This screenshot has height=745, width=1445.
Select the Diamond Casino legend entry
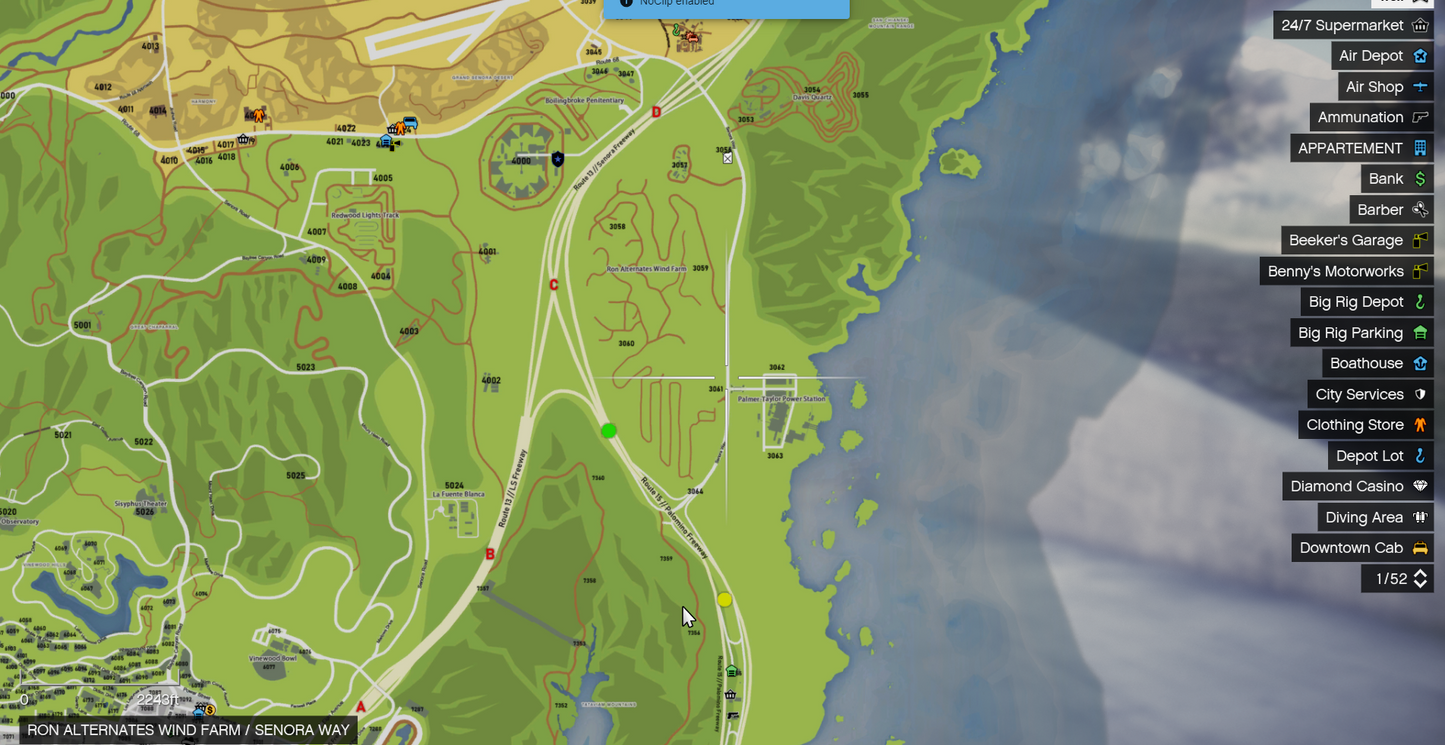(1358, 486)
